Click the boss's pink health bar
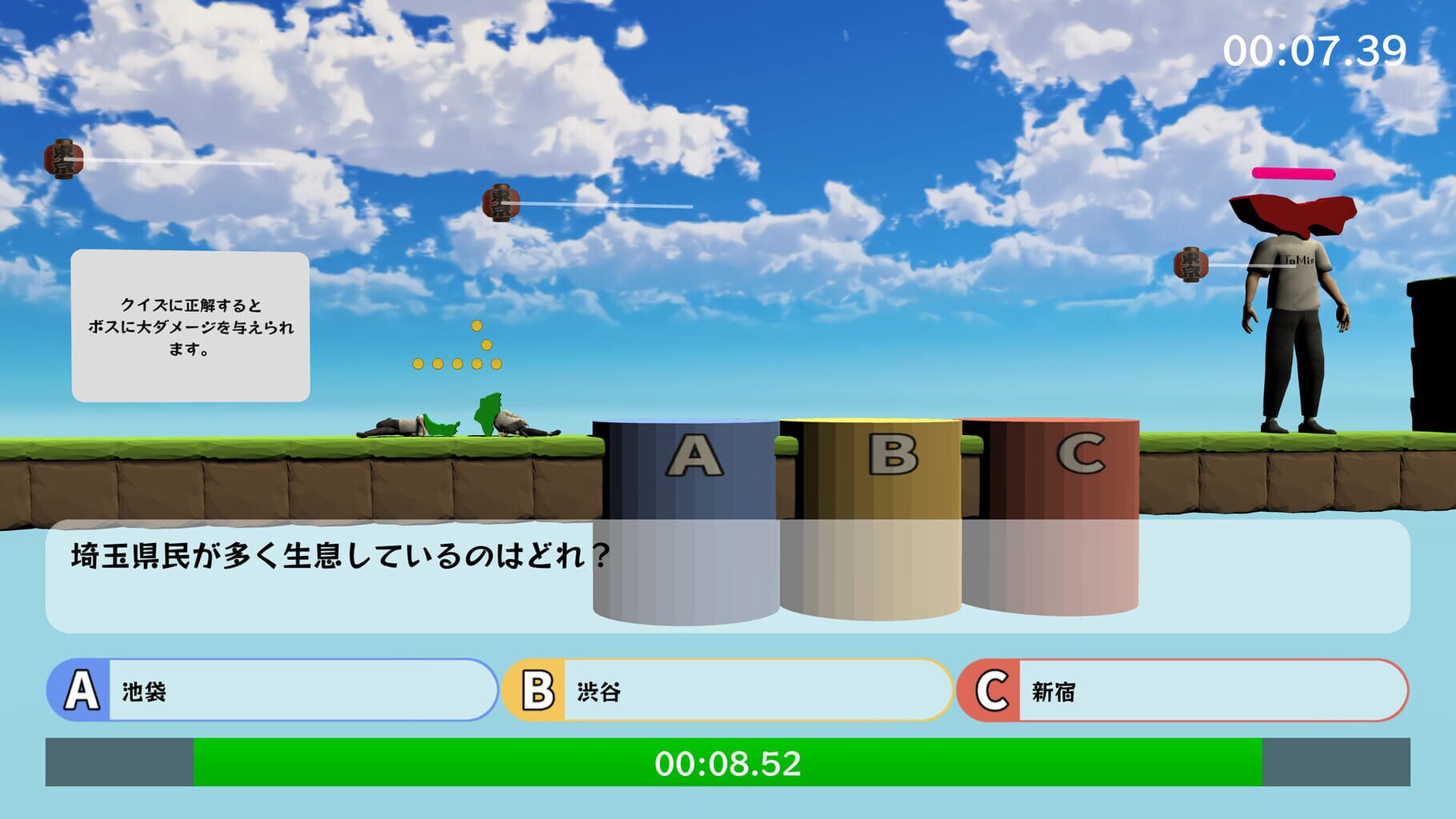Screen dimensions: 1456x819 click(x=1292, y=173)
